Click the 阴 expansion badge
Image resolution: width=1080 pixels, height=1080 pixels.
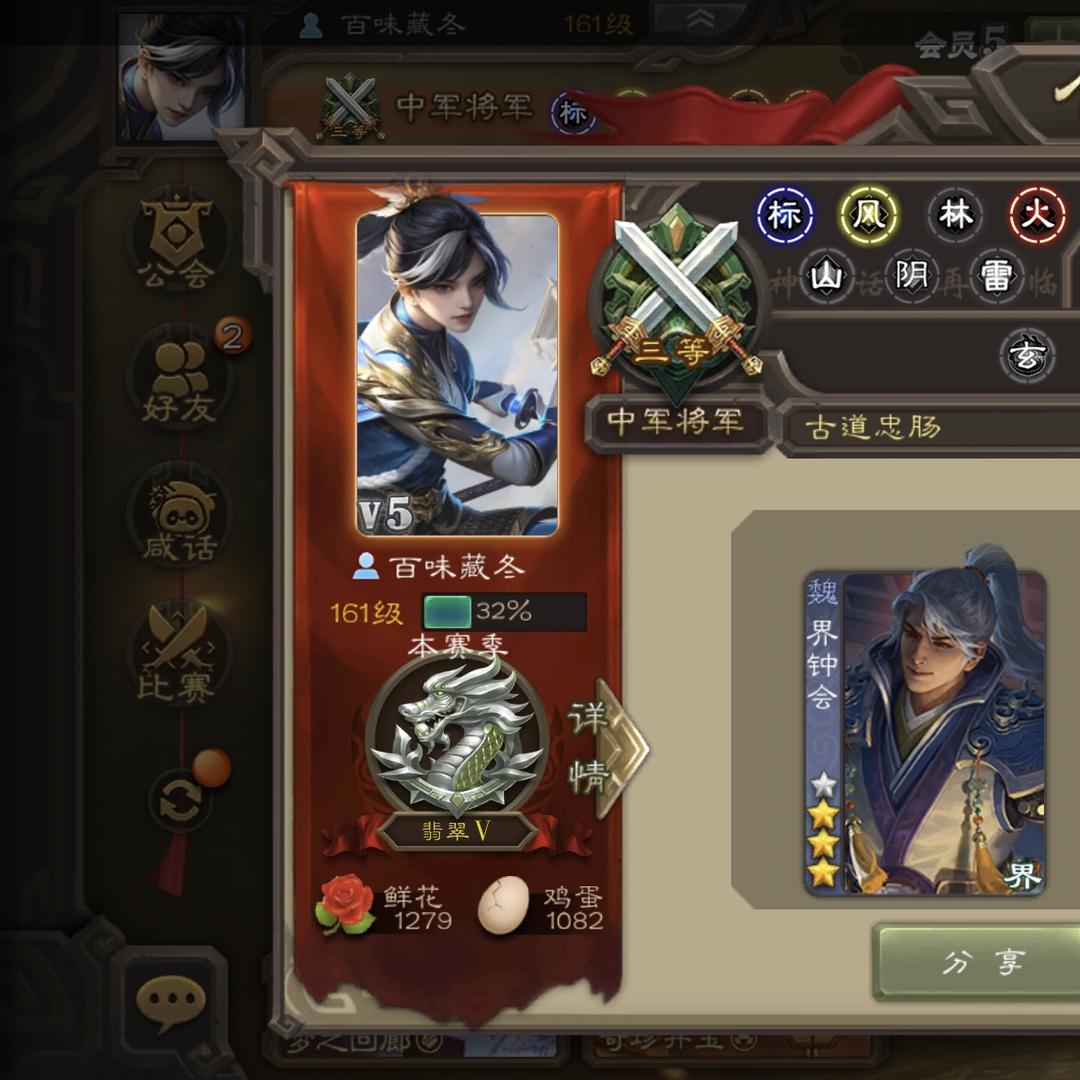(912, 275)
